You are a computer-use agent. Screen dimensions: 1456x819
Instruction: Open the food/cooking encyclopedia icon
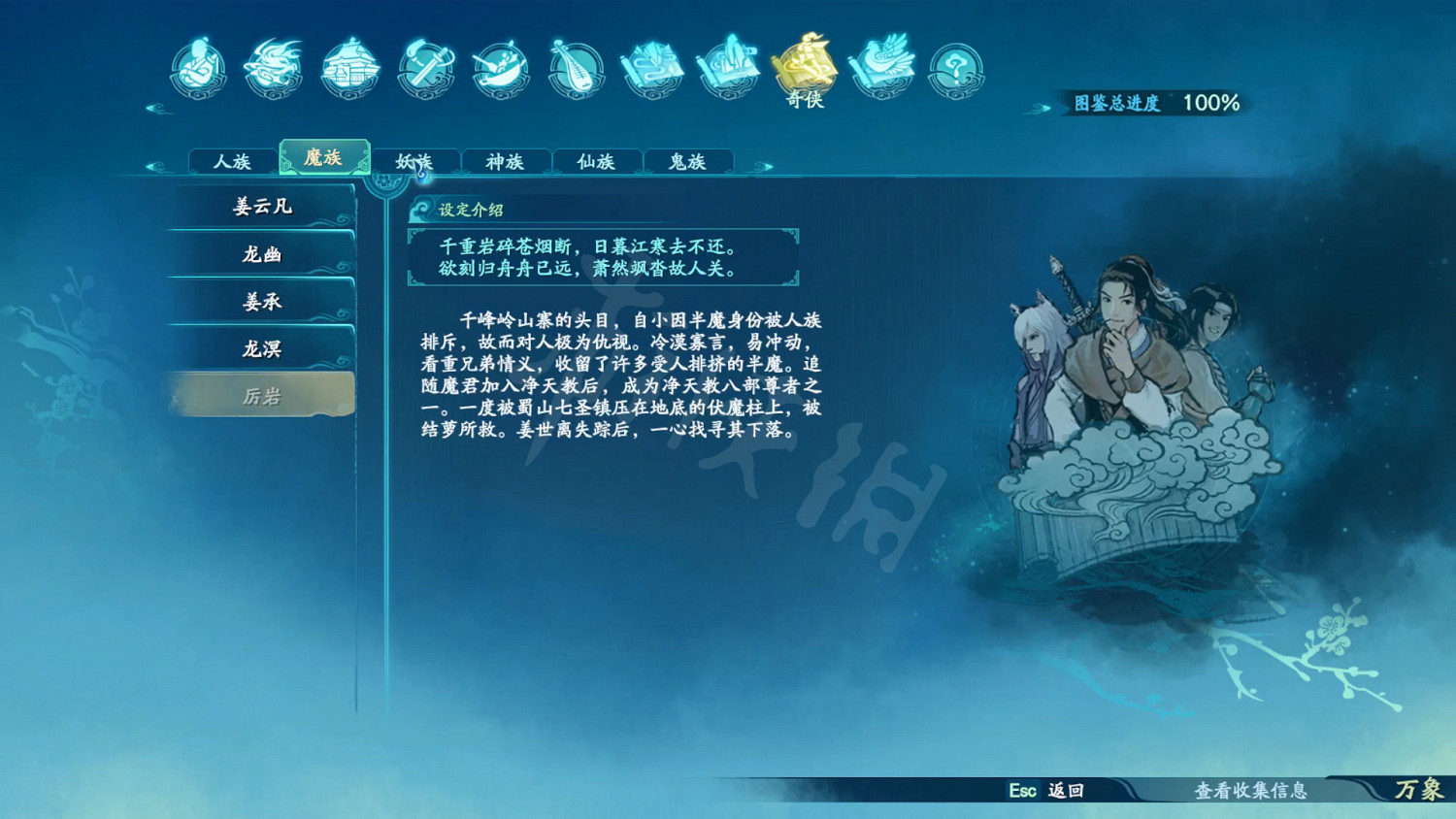pos(500,68)
